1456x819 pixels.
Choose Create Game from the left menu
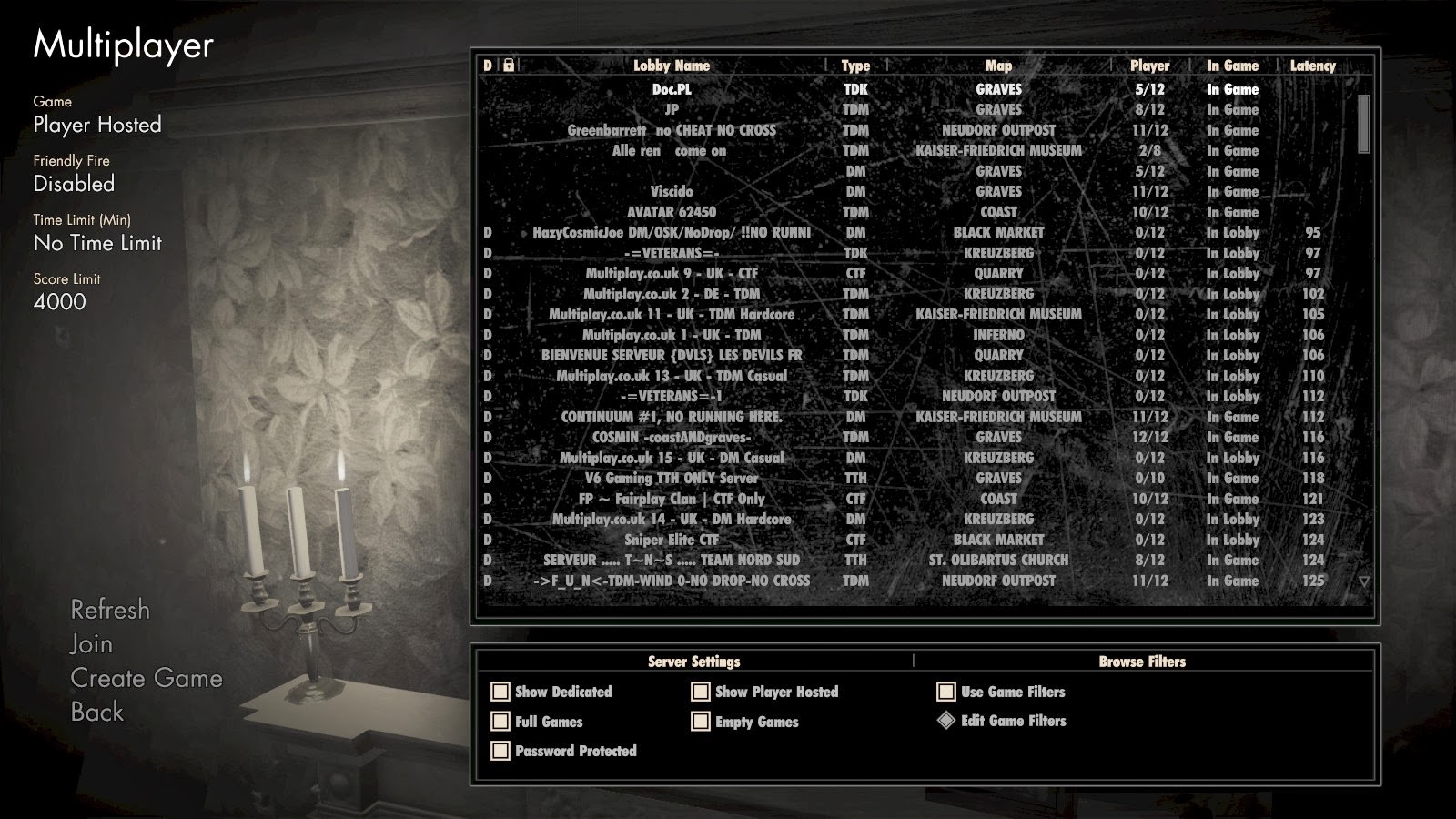147,678
